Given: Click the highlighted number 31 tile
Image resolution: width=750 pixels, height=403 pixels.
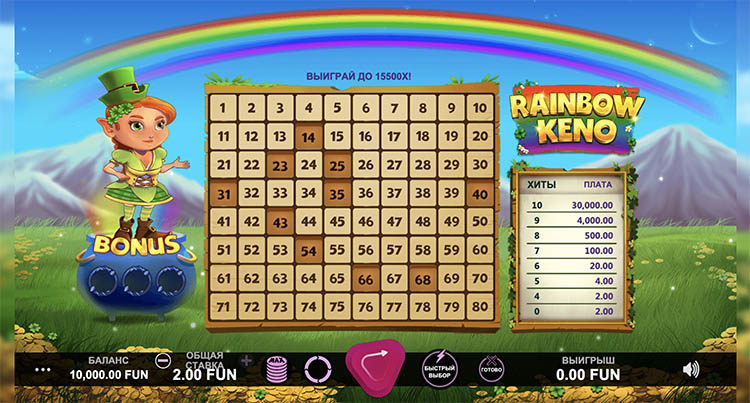Looking at the screenshot, I should [x=224, y=193].
